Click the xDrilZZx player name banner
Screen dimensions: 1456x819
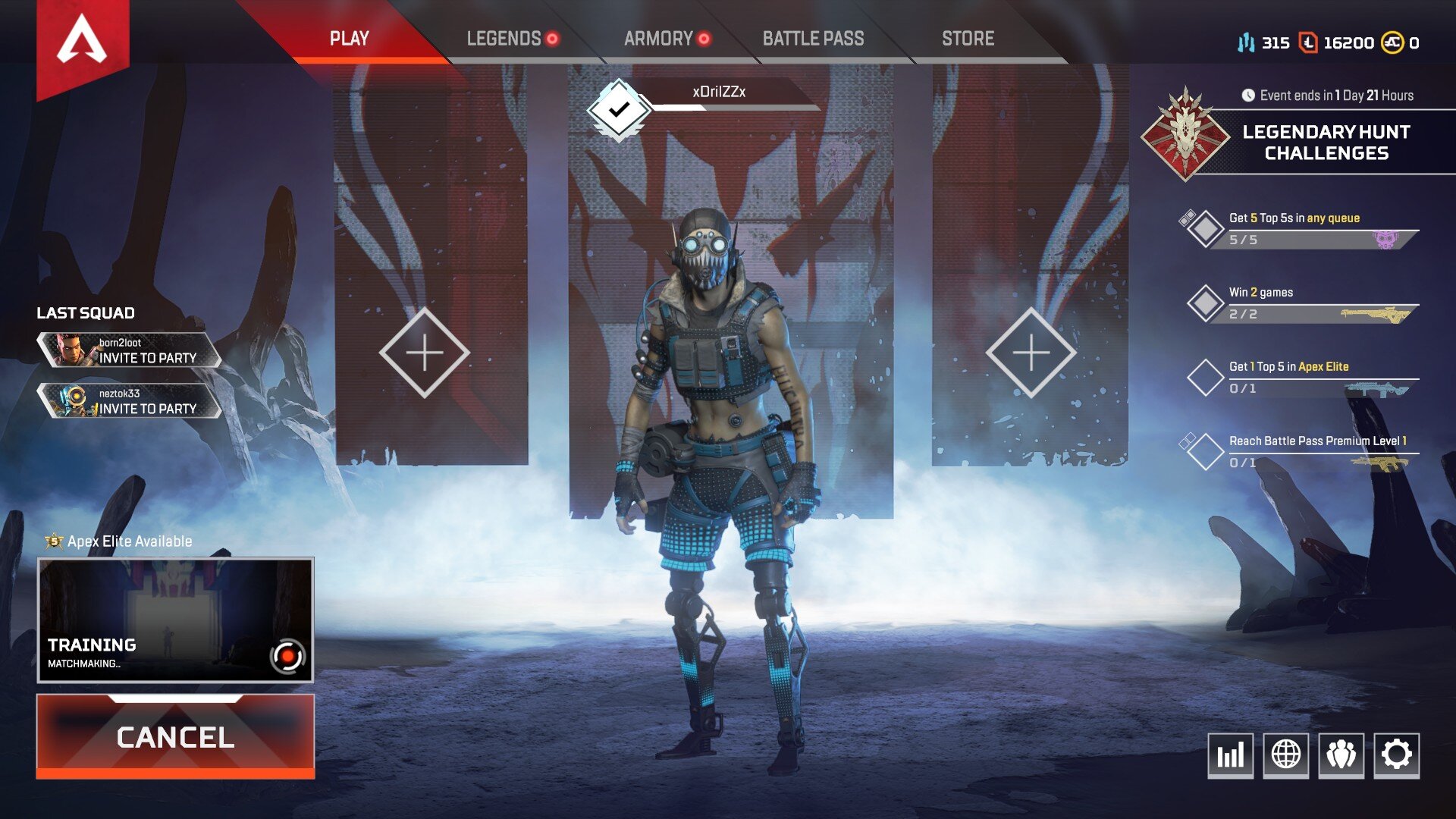[719, 93]
